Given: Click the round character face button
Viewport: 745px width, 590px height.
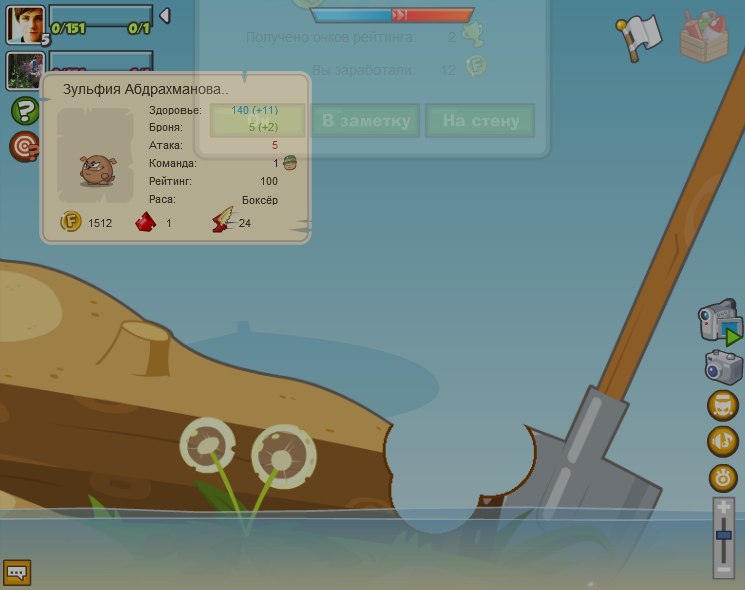Looking at the screenshot, I should click(x=723, y=405).
